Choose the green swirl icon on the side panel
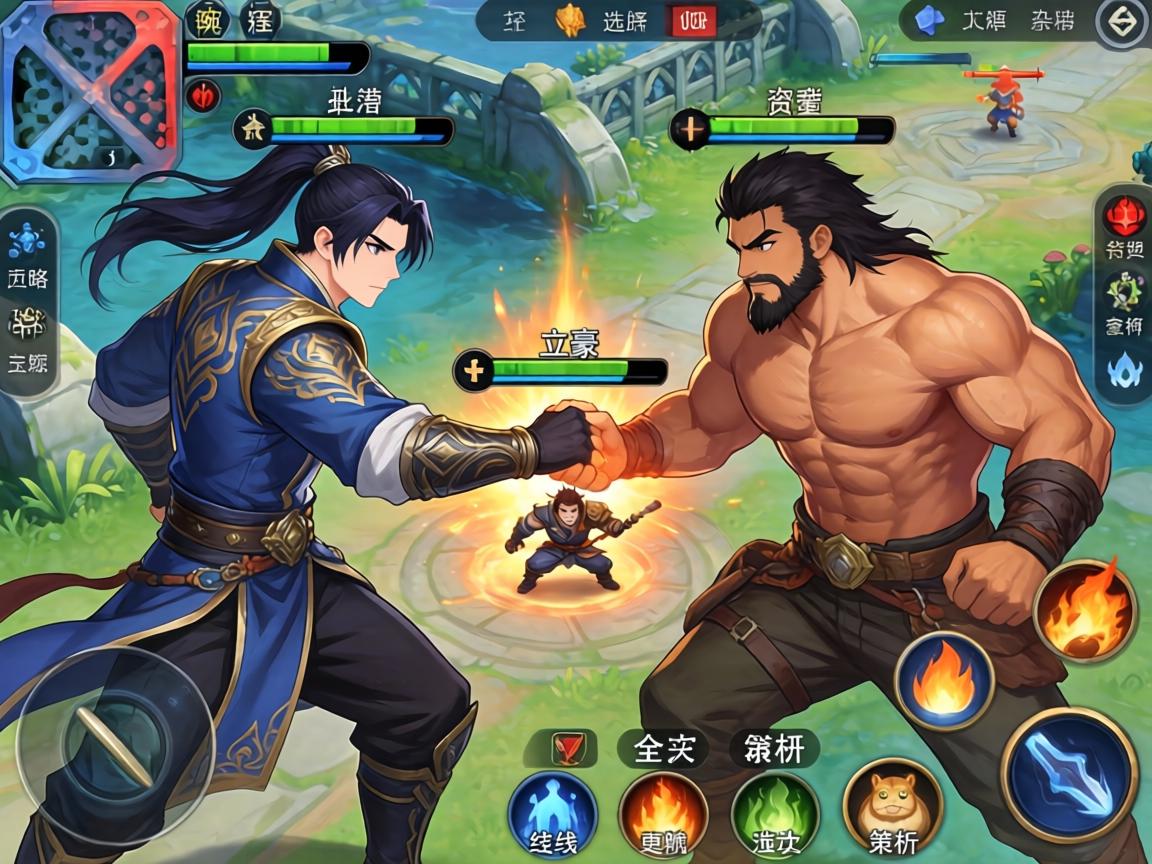The height and width of the screenshot is (864, 1152). (1124, 292)
